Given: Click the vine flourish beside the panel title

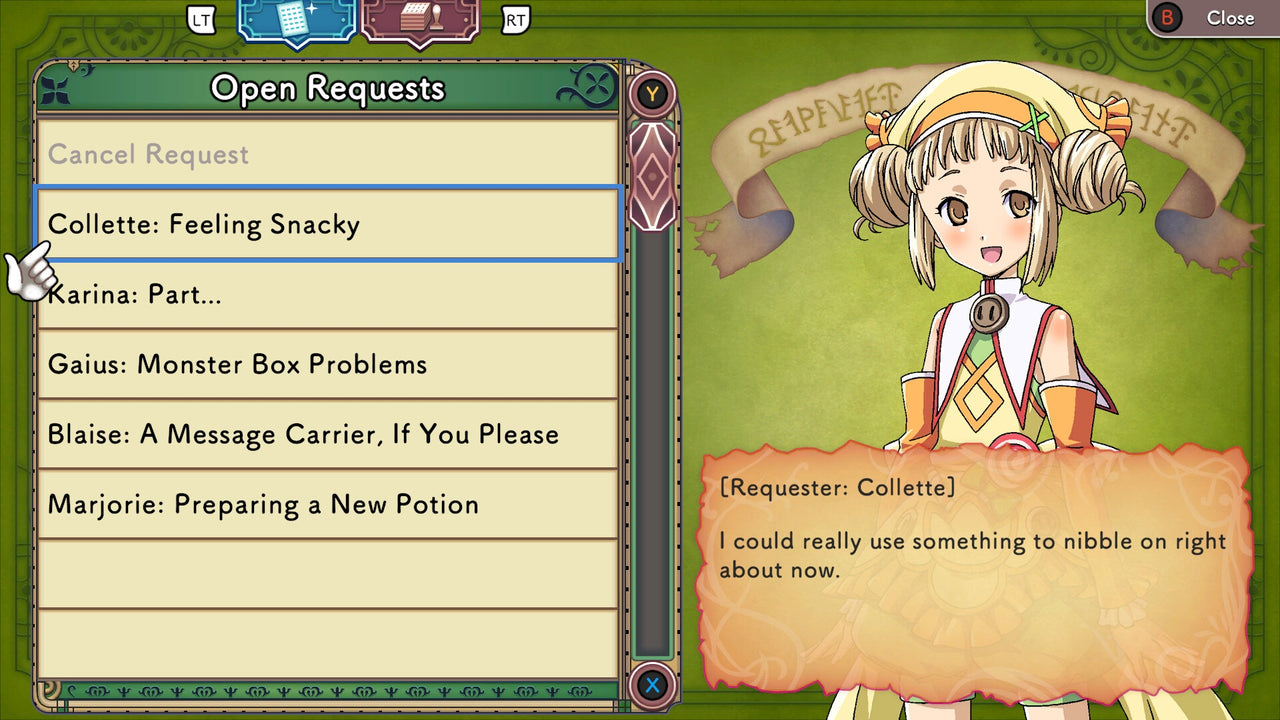Looking at the screenshot, I should pos(593,85).
